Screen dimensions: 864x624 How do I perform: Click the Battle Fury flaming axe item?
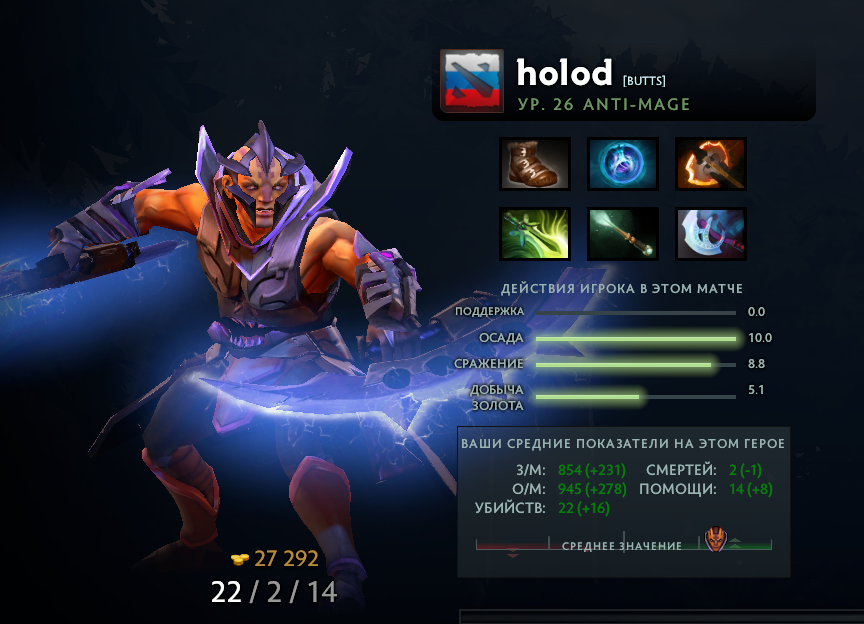click(x=711, y=163)
